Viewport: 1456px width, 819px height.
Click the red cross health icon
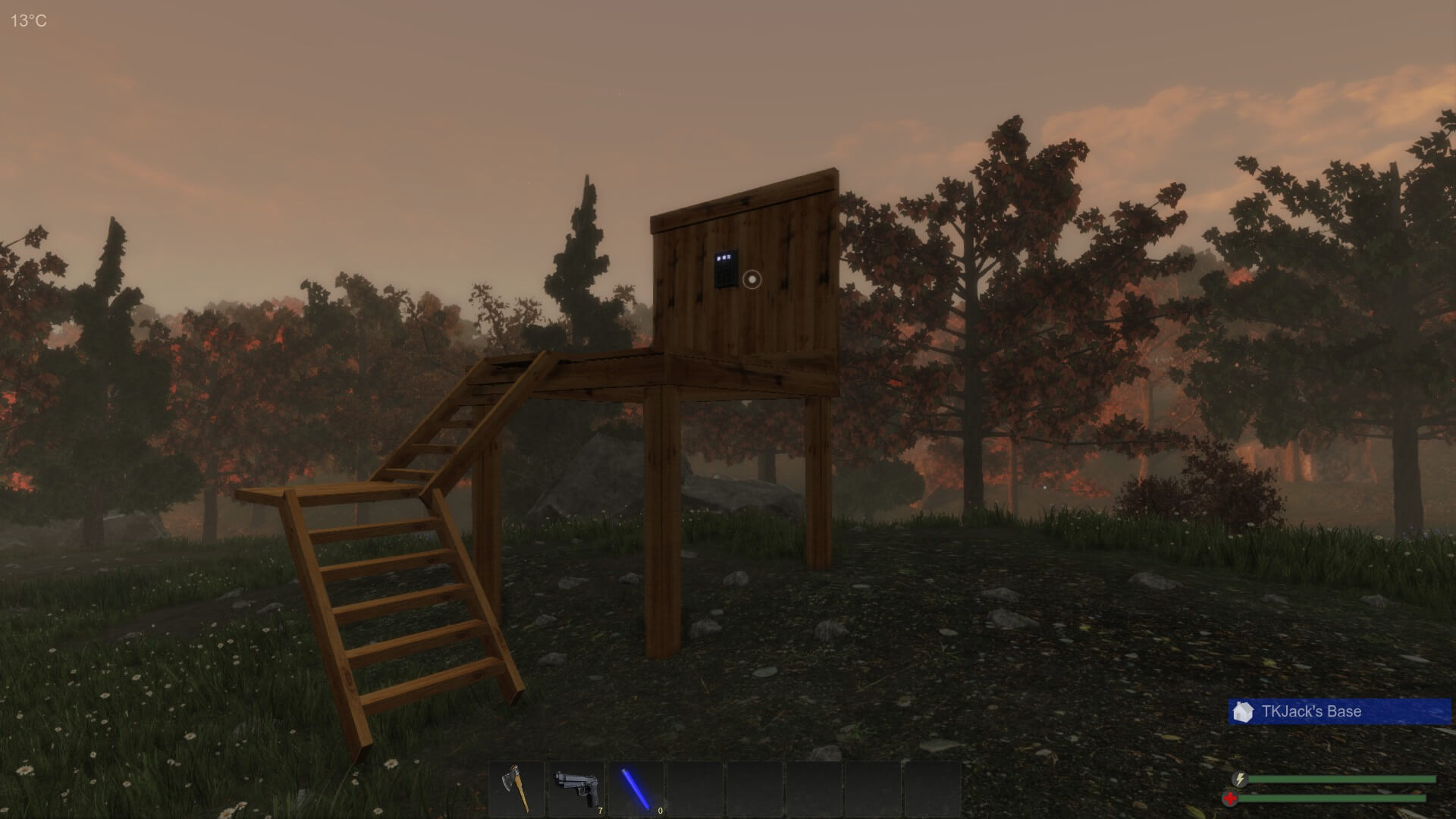coord(1229,798)
